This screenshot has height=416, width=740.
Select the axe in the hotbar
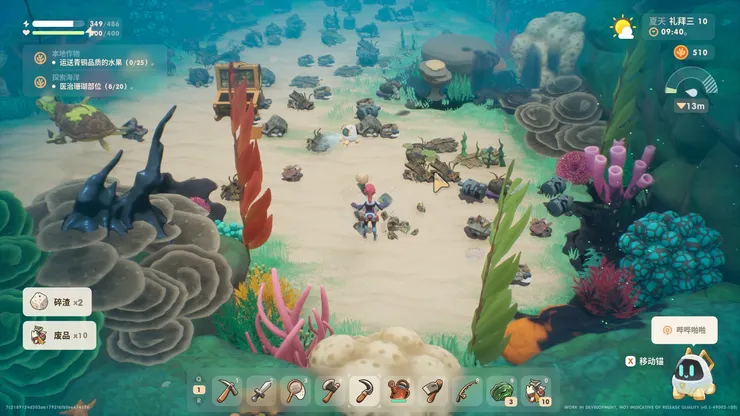tap(330, 389)
